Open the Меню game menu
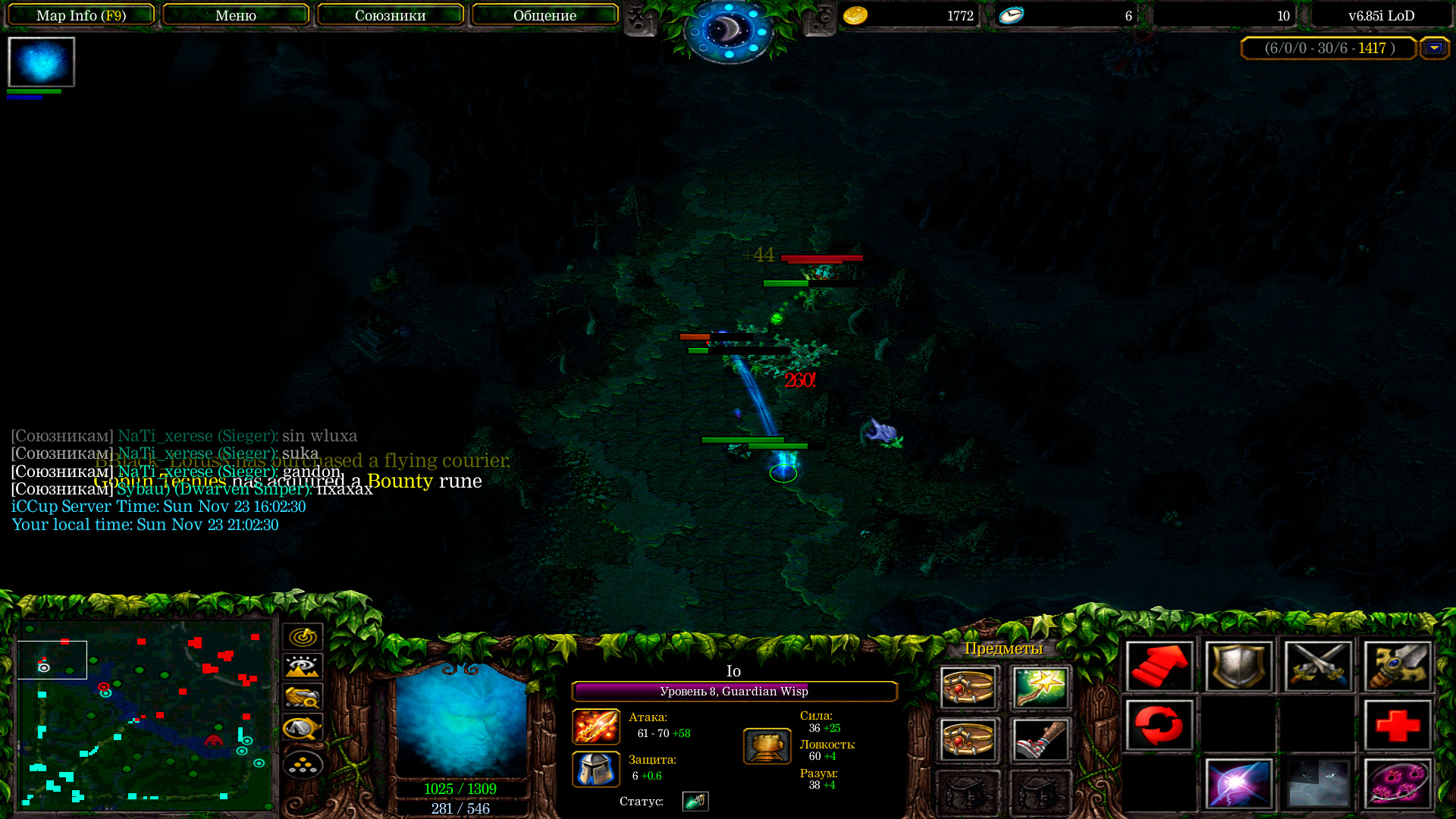1456x819 pixels. point(236,15)
